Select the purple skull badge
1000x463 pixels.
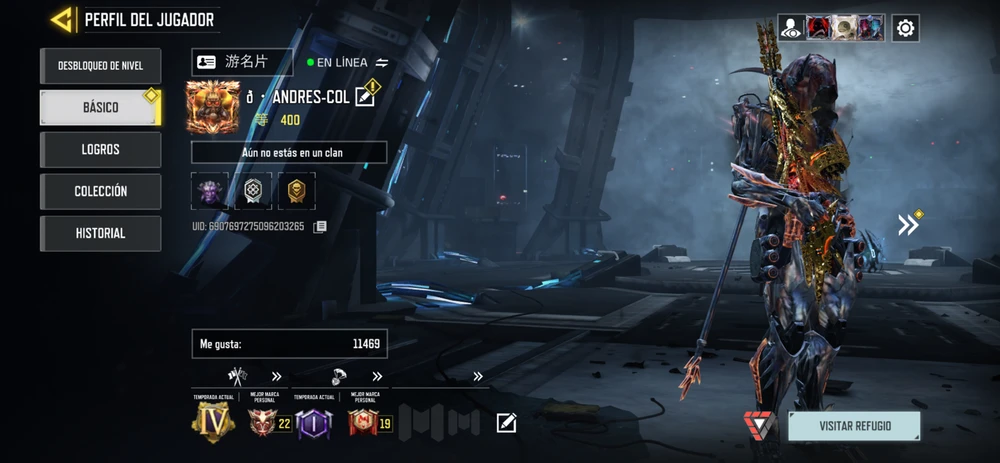210,191
